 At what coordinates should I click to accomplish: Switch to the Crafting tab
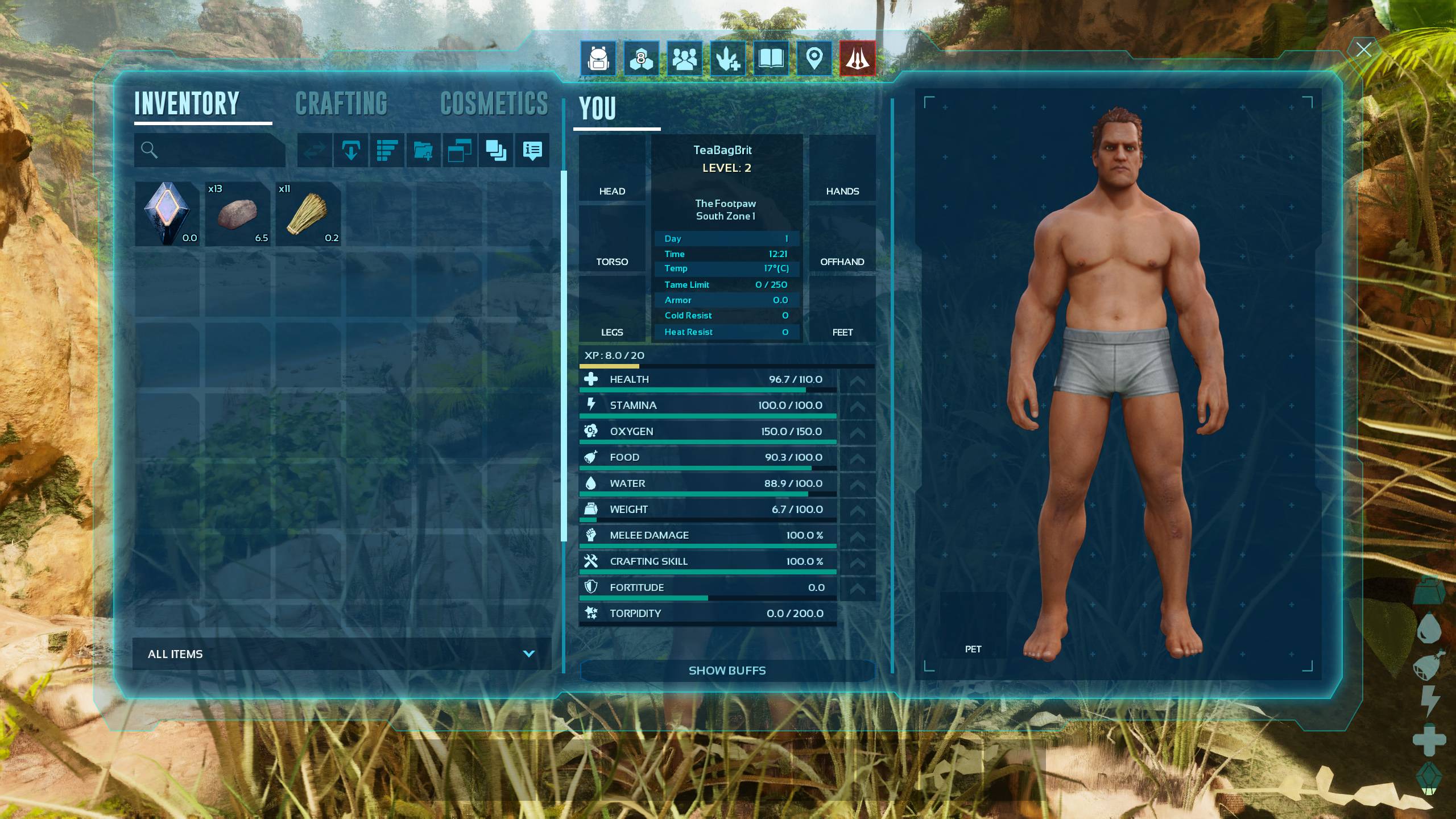point(341,104)
